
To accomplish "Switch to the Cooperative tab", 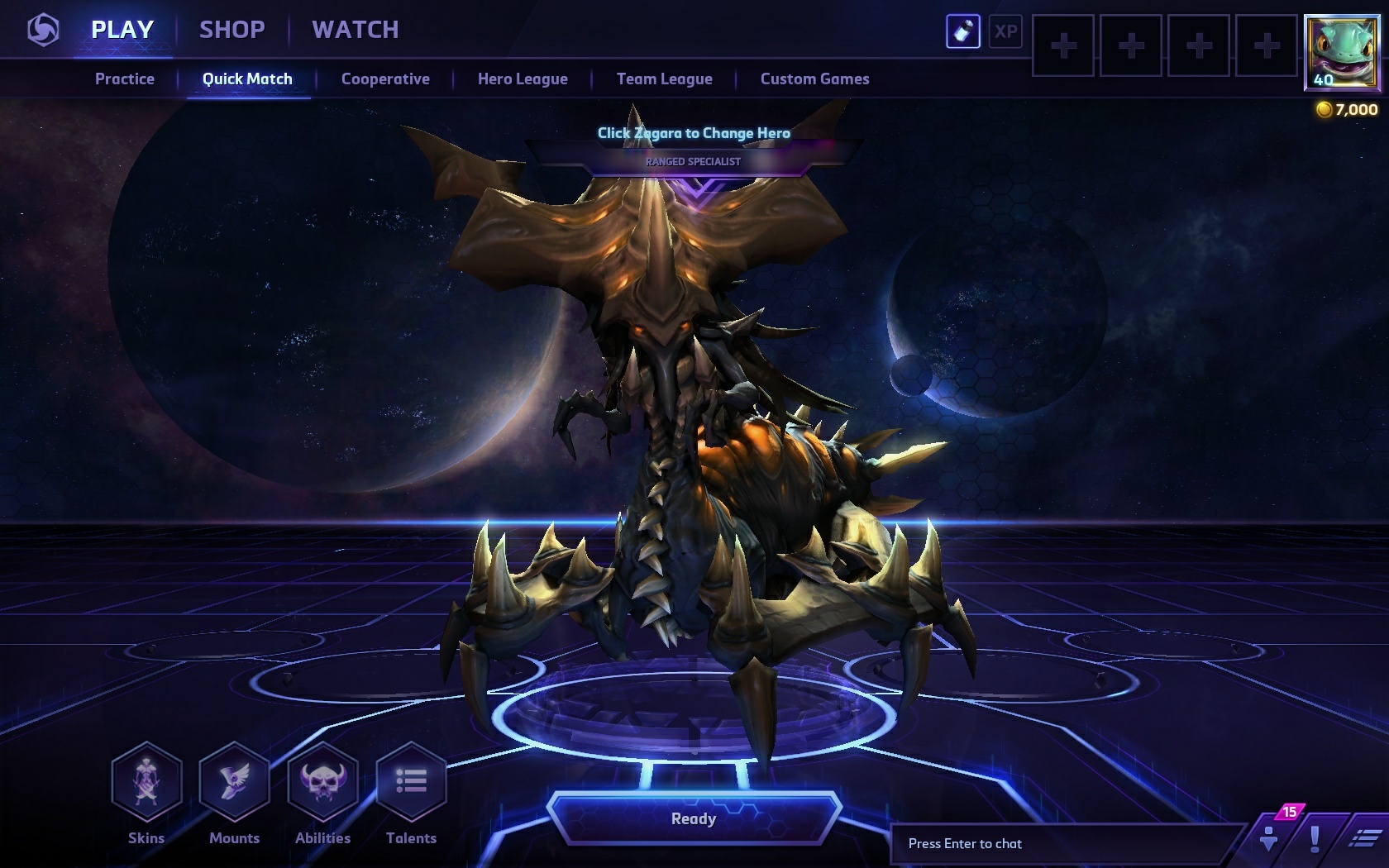I will [384, 79].
